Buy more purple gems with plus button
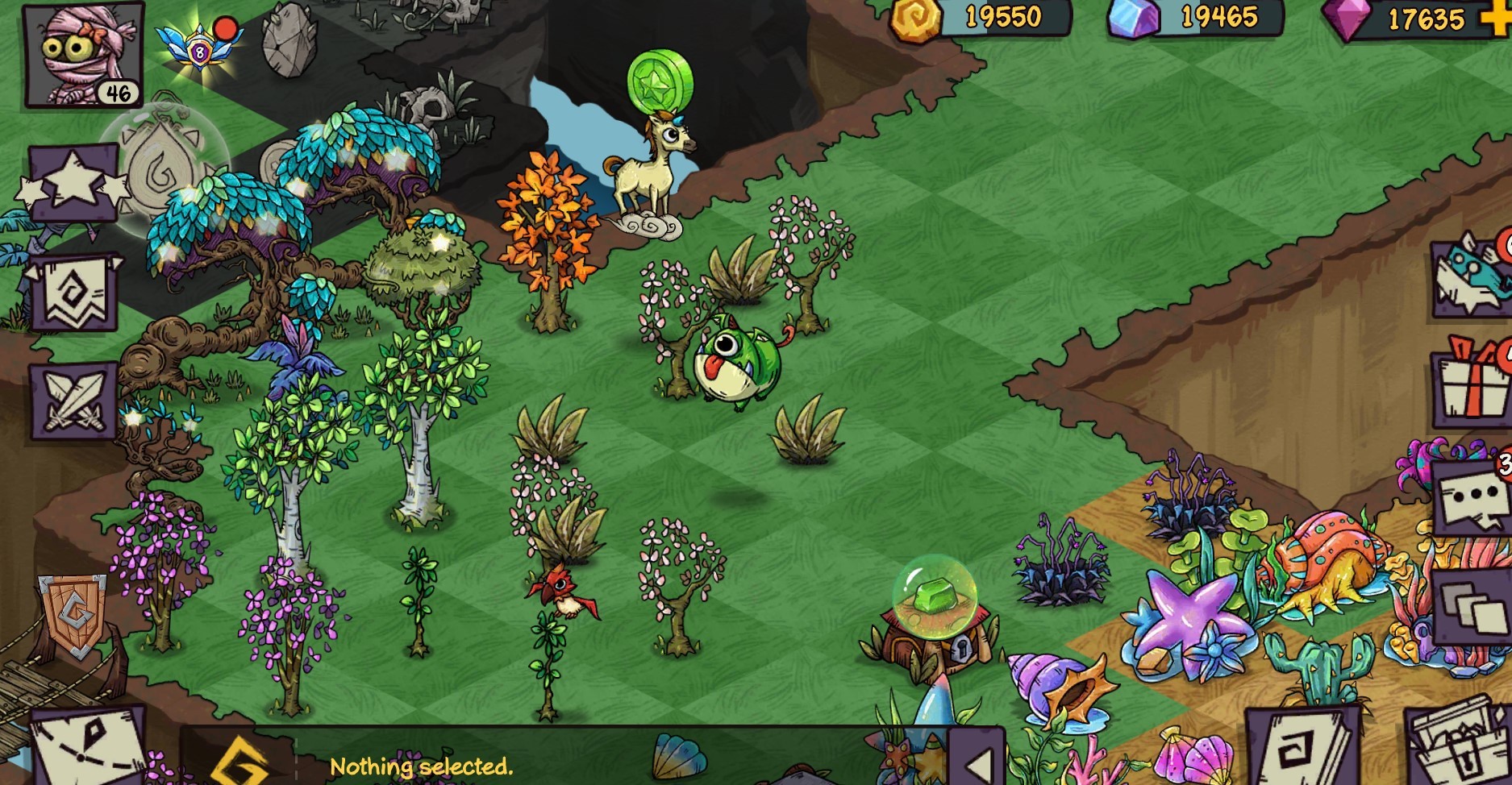1512x785 pixels. coord(1500,18)
